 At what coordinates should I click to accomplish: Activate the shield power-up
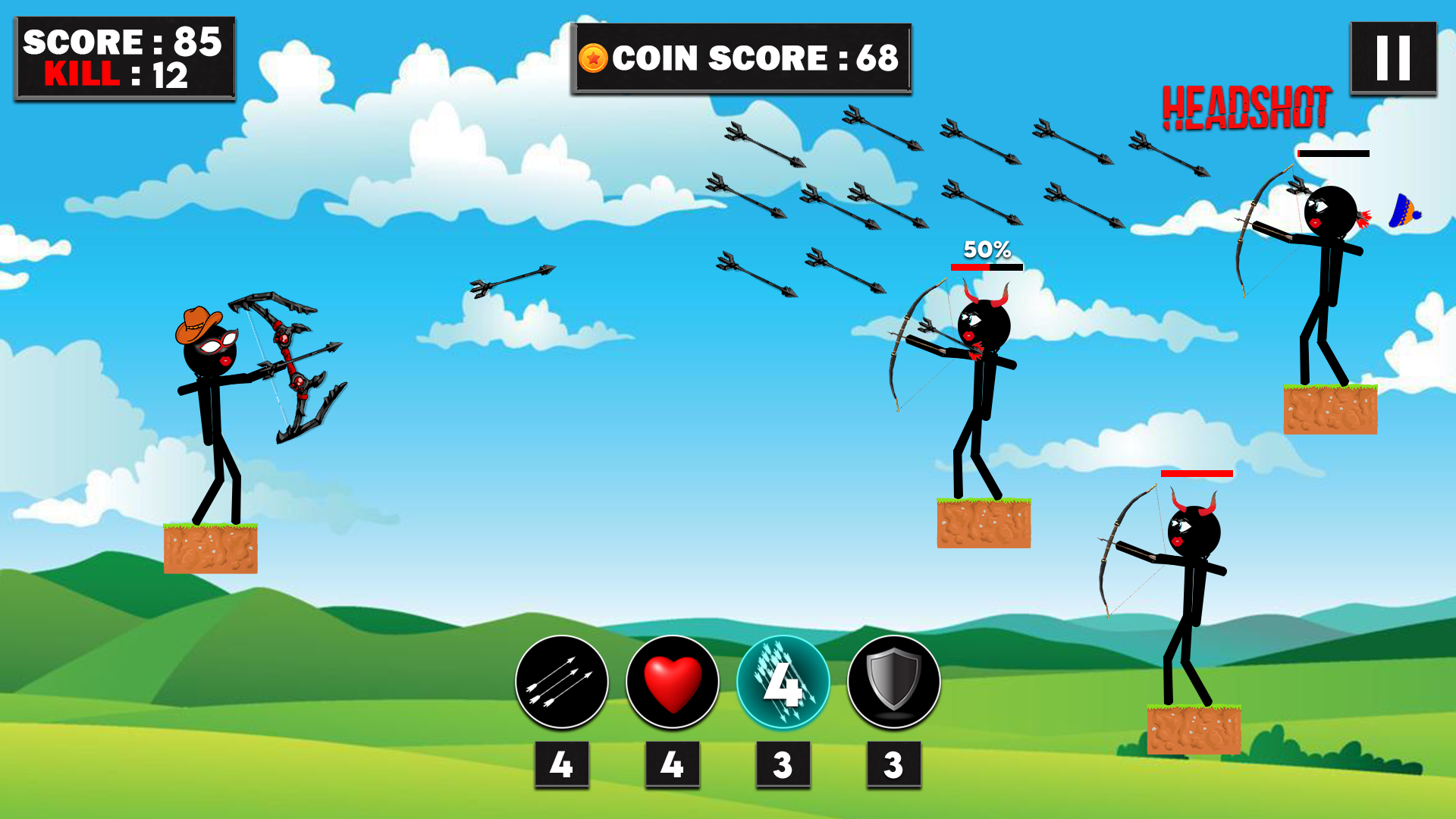[x=892, y=682]
